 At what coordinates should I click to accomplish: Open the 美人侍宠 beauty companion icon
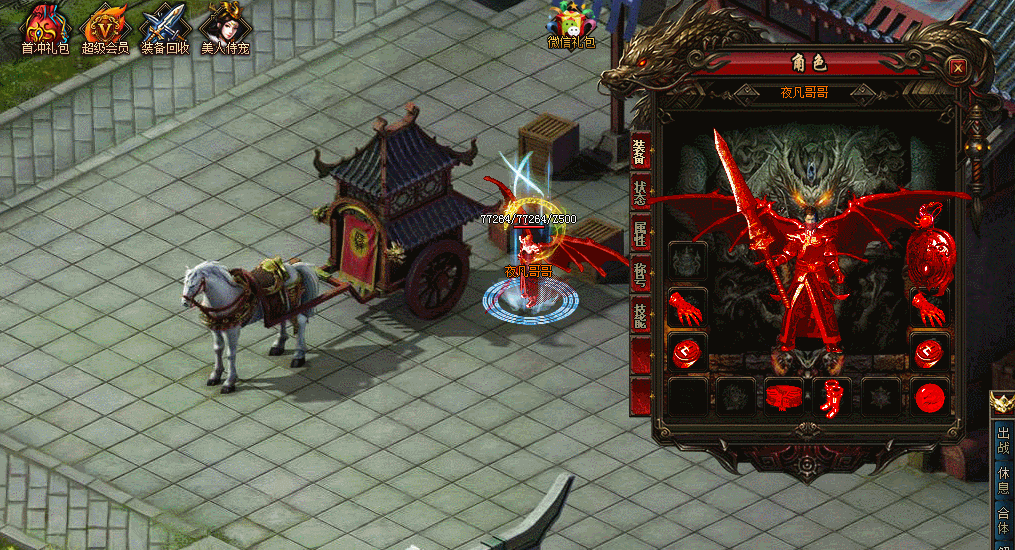click(223, 28)
